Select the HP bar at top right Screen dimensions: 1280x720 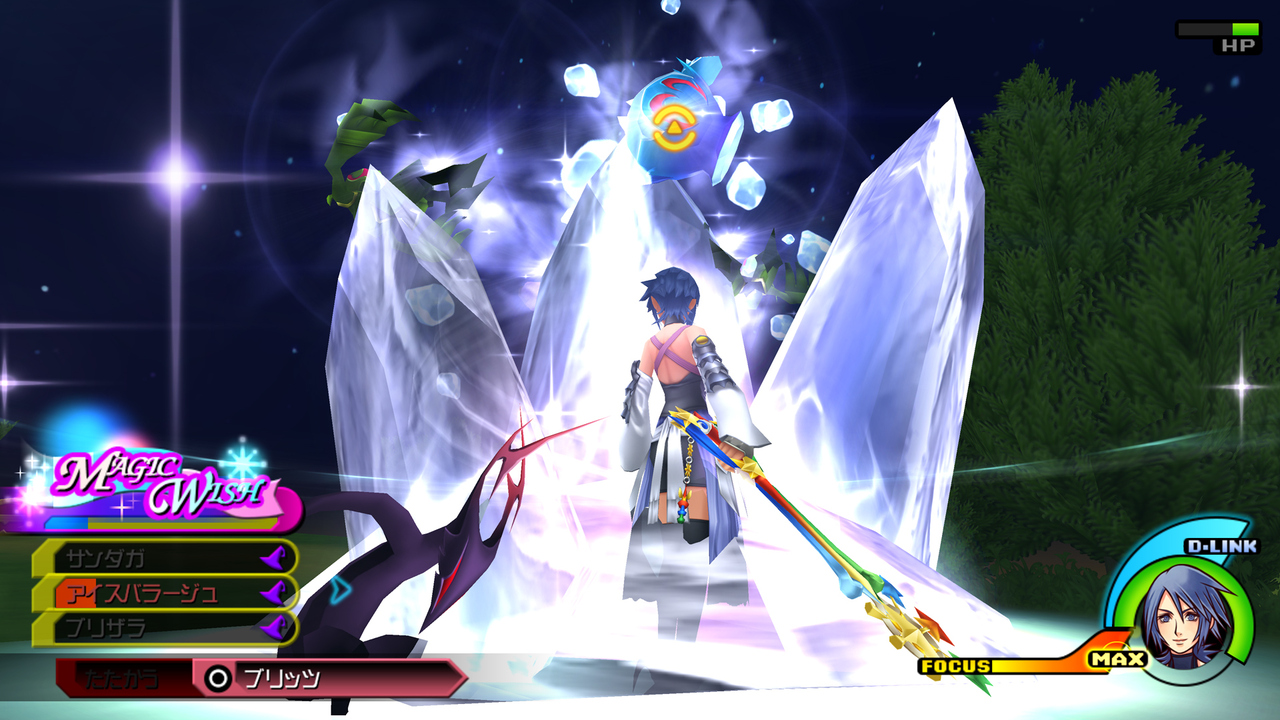click(x=1217, y=29)
